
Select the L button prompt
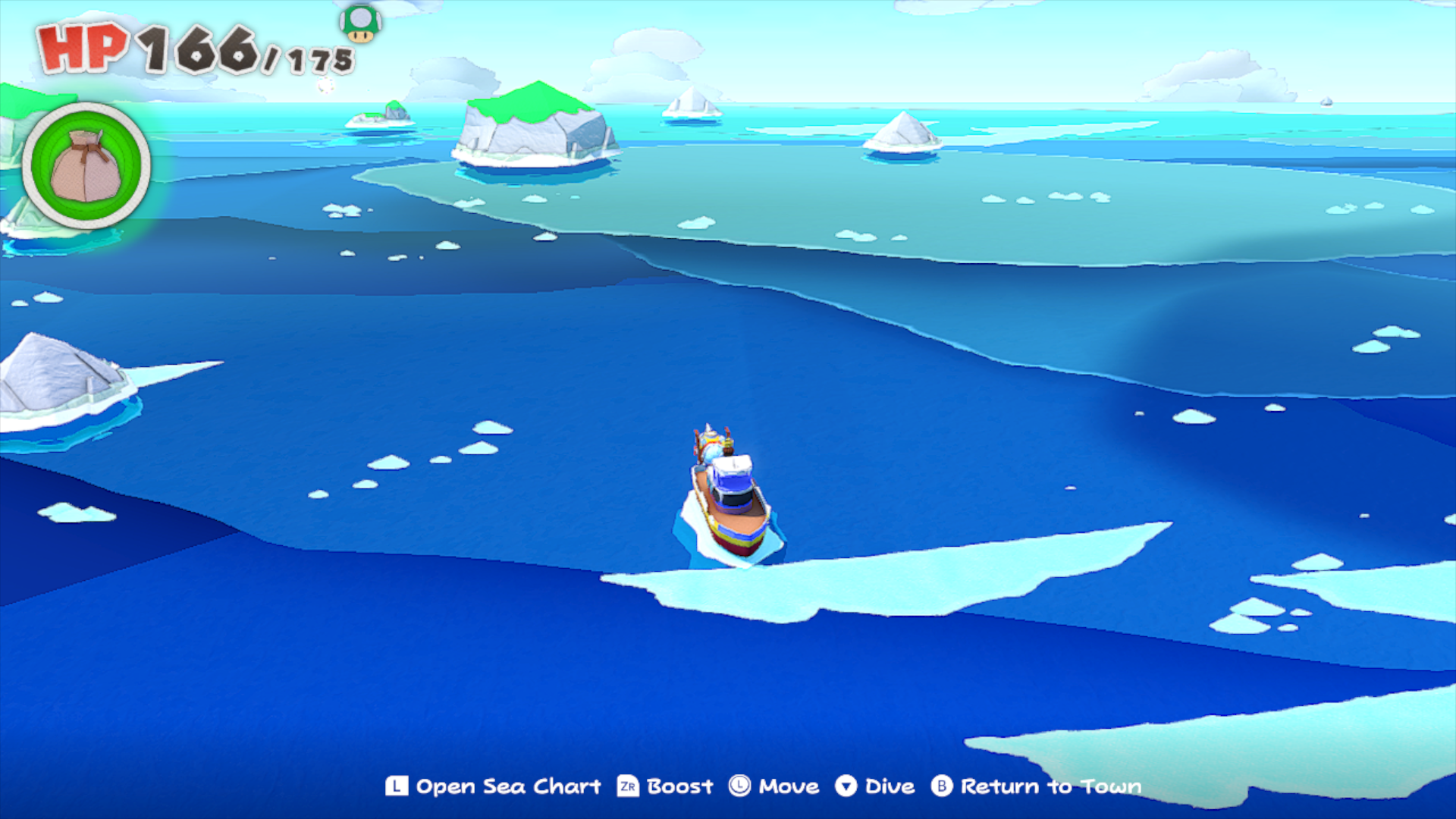397,786
